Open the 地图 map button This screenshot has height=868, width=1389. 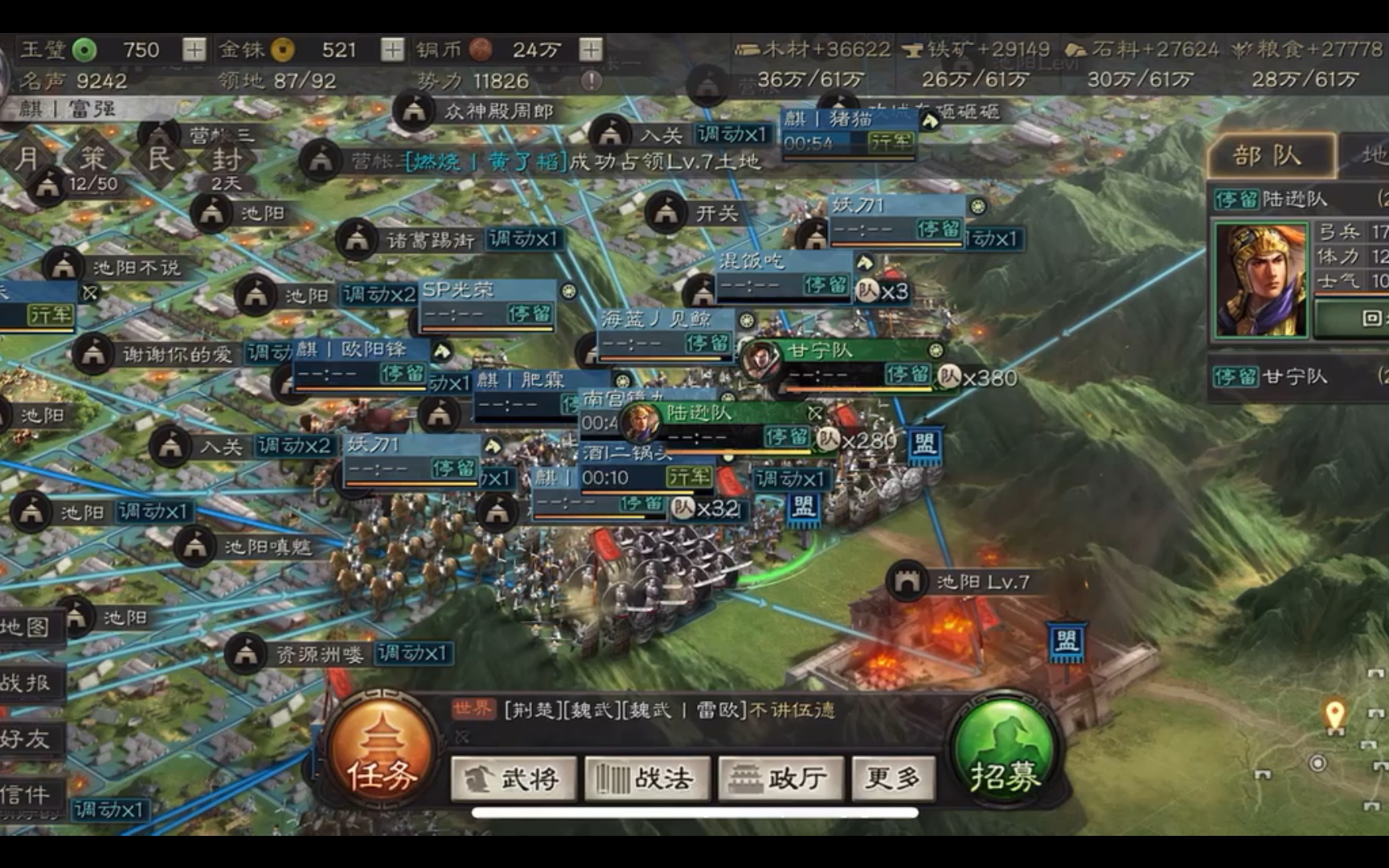(x=26, y=627)
